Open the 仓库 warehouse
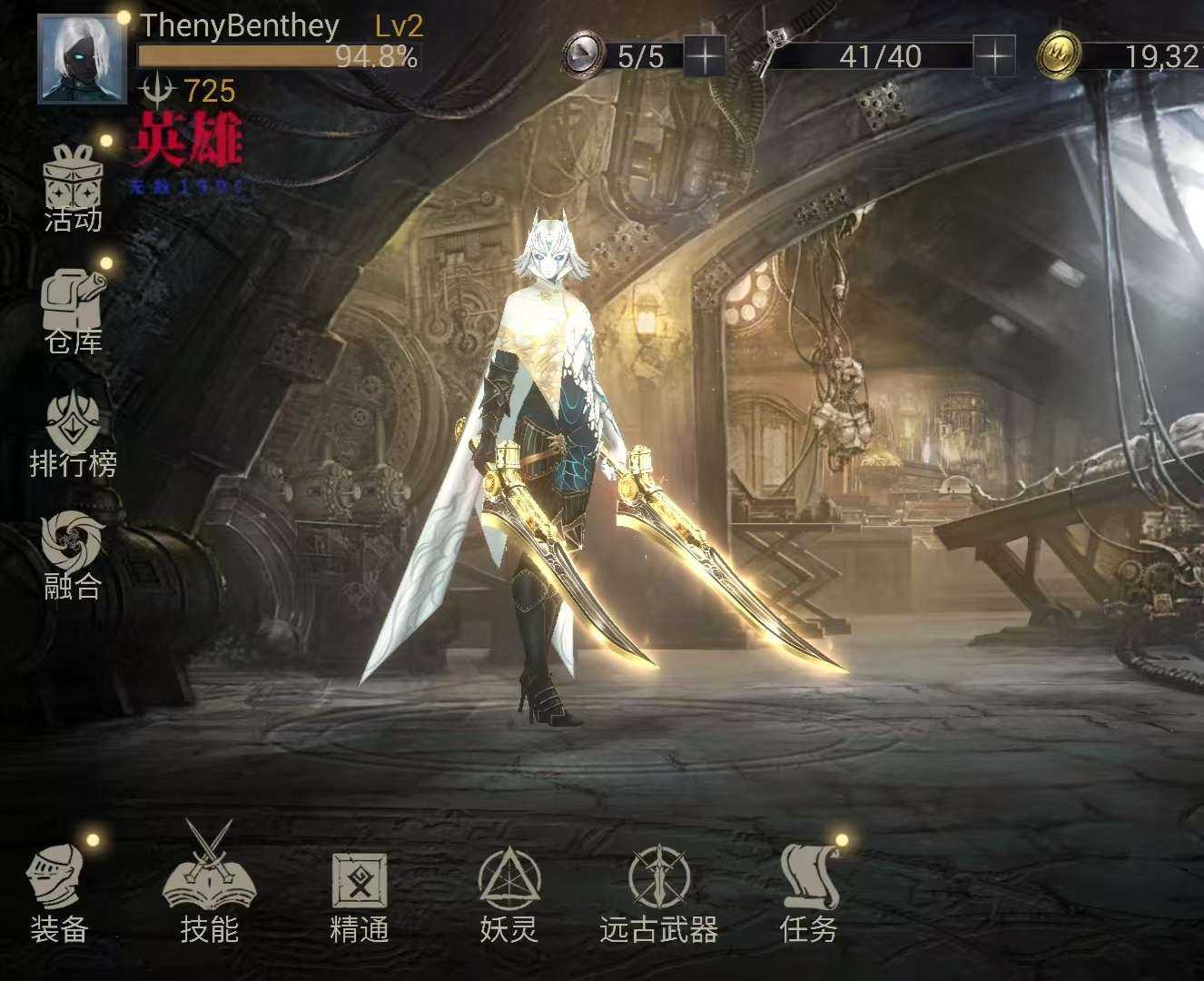The image size is (1204, 981). point(74,309)
